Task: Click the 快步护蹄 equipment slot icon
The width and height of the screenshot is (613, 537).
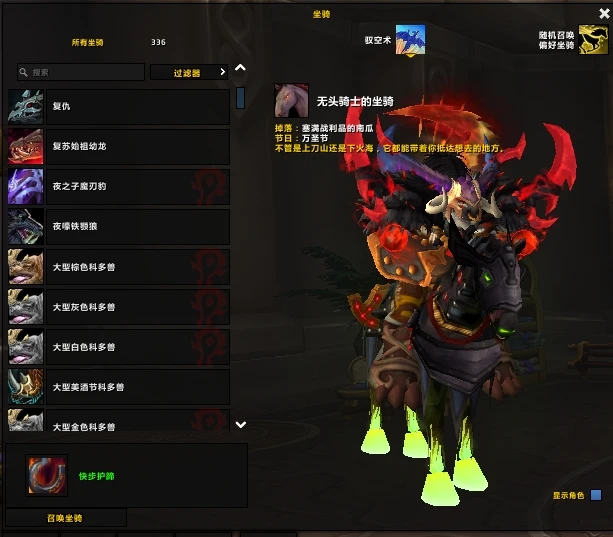Action: point(44,475)
